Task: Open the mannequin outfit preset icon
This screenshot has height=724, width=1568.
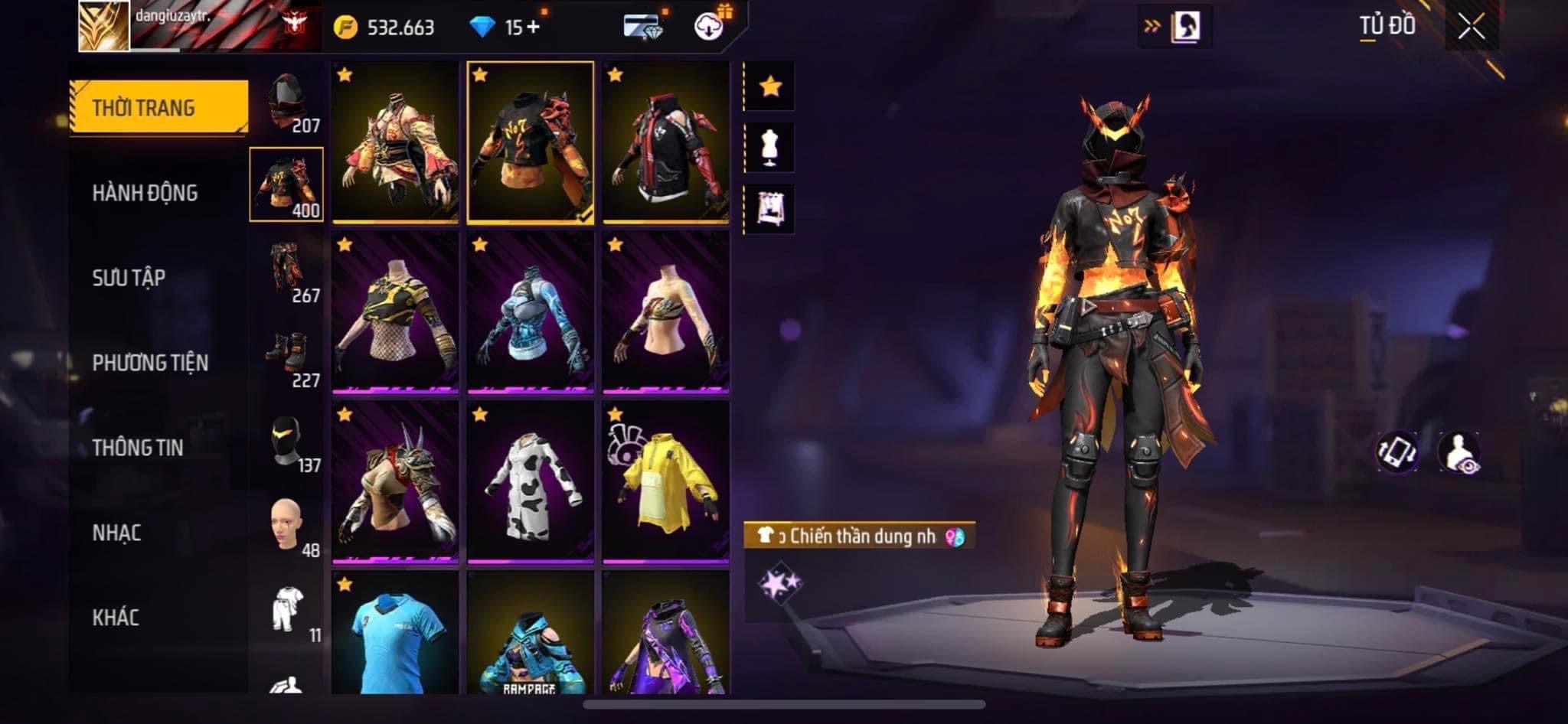Action: (770, 148)
